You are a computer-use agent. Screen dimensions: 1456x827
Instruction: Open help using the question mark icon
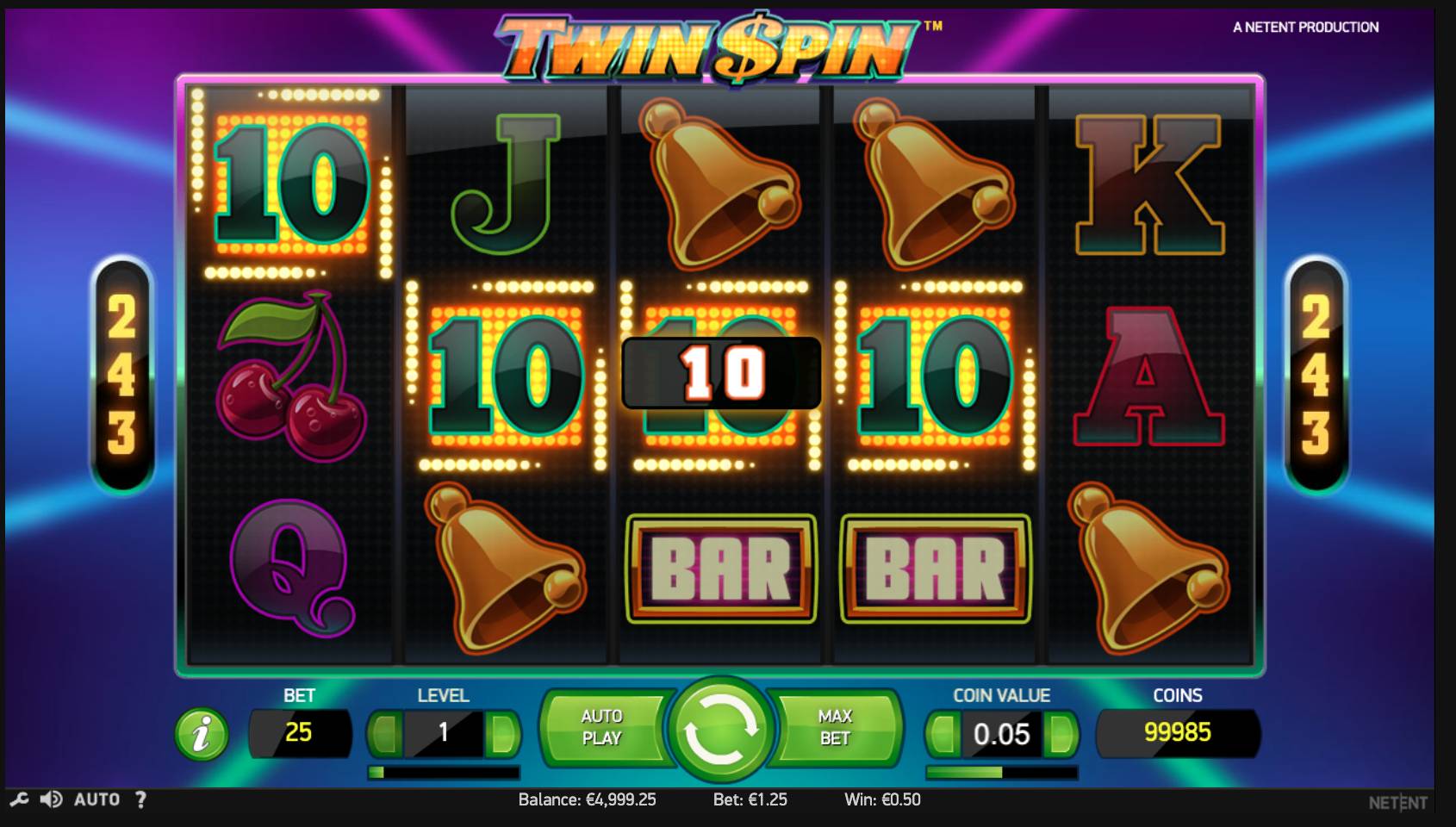(x=140, y=799)
